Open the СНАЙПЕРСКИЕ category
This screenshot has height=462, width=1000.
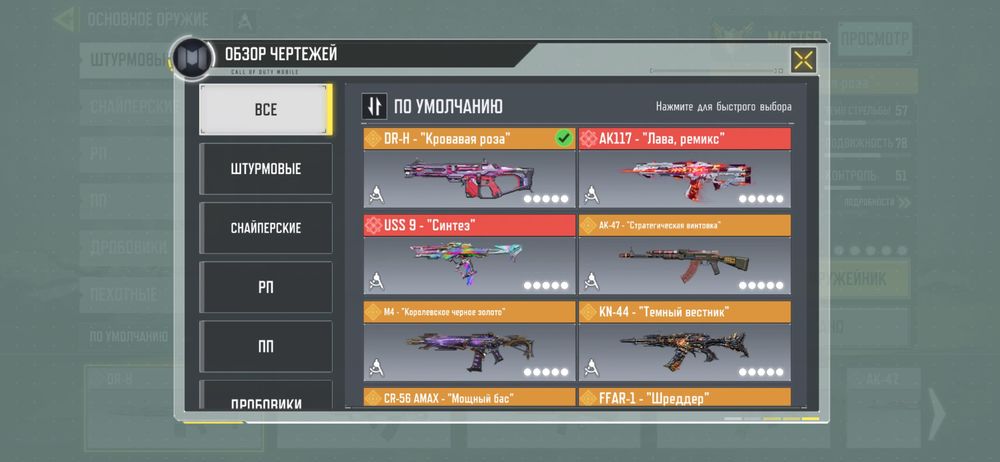[x=264, y=228]
